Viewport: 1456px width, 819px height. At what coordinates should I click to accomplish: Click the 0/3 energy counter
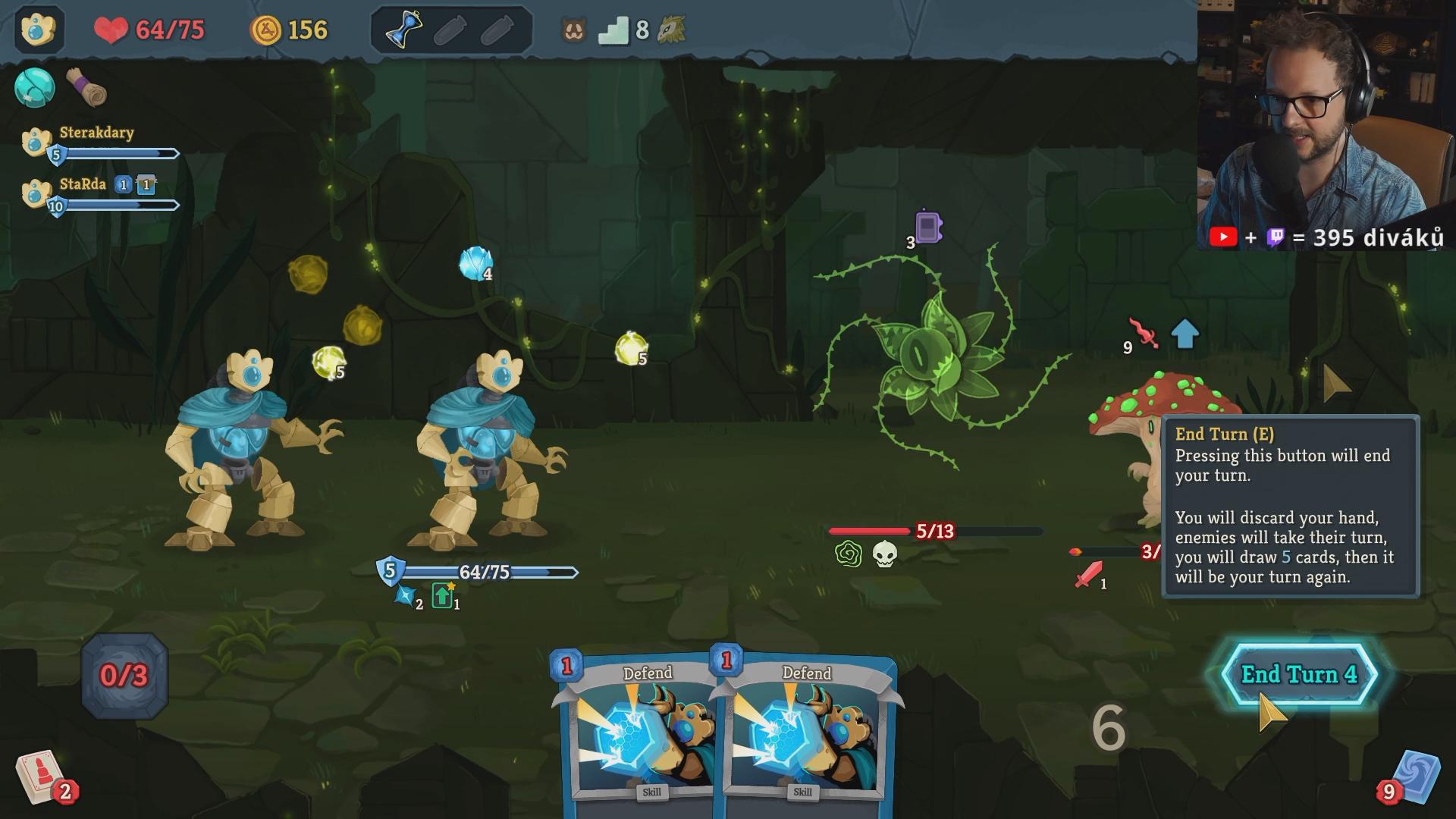tap(124, 676)
